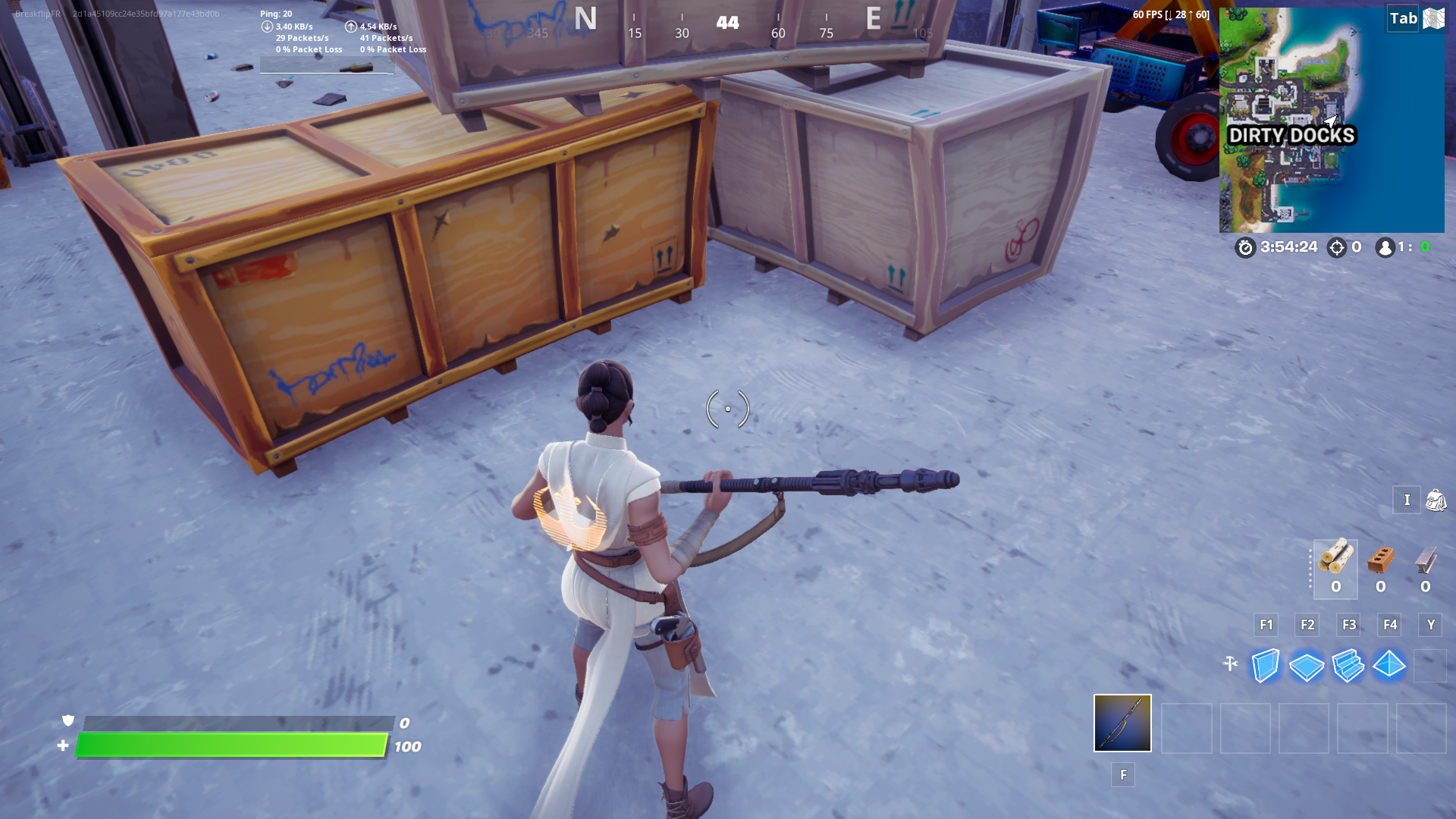Select the pyramid roof build piece
Viewport: 1456px width, 819px height.
[1390, 665]
